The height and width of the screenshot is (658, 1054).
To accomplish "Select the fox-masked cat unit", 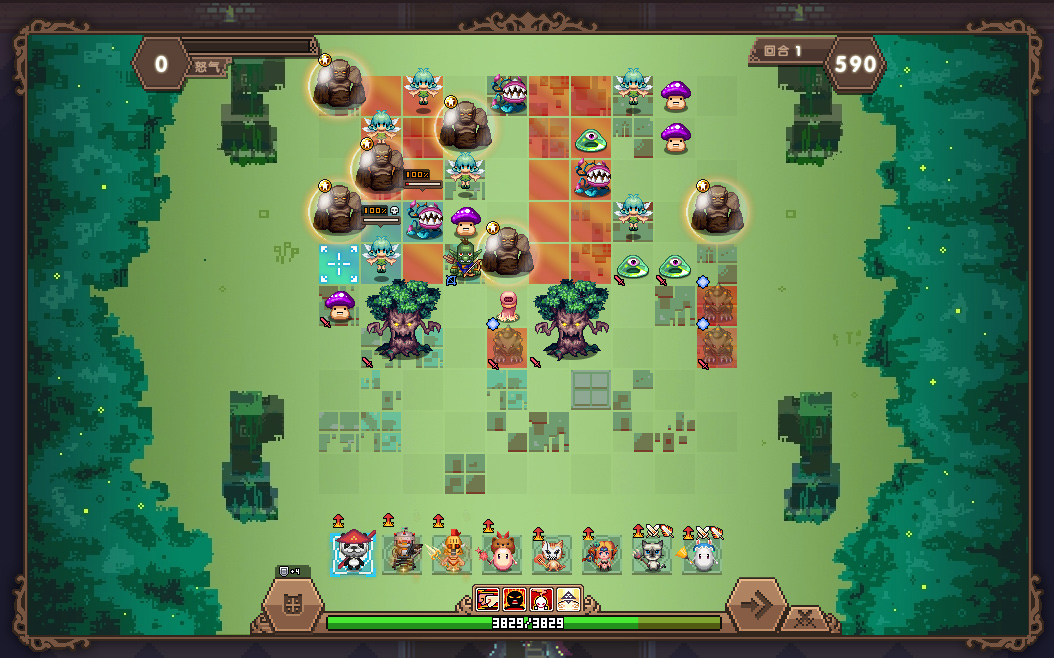I will [552, 554].
